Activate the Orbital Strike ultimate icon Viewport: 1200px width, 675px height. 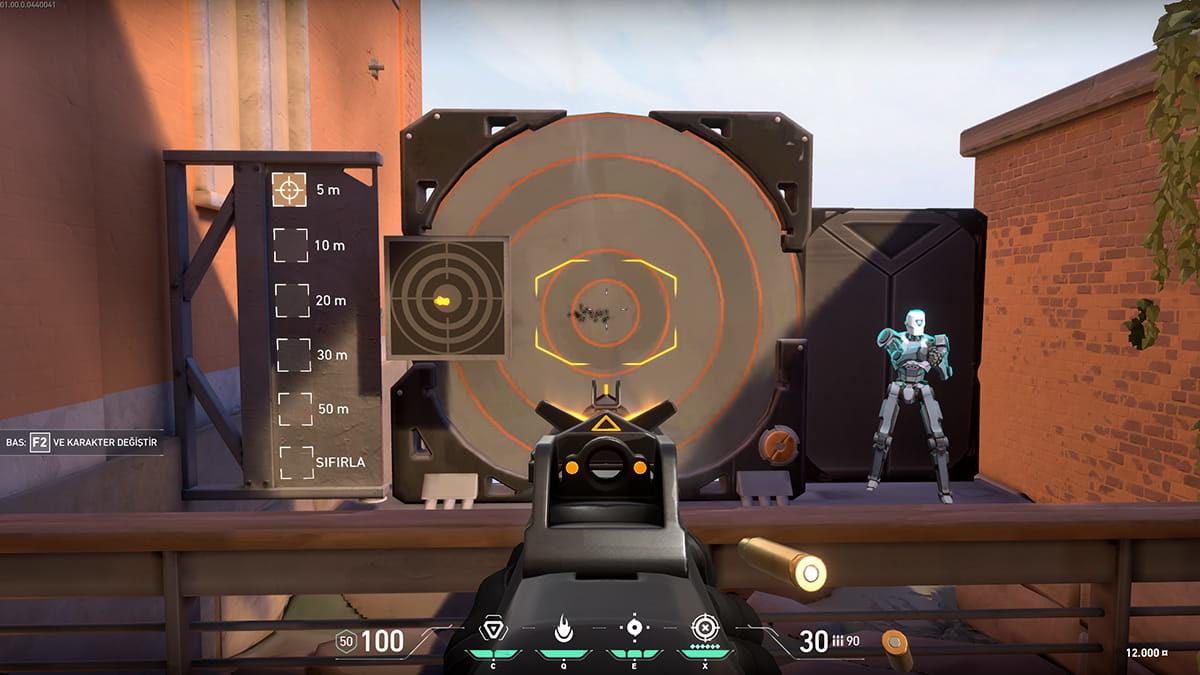706,628
